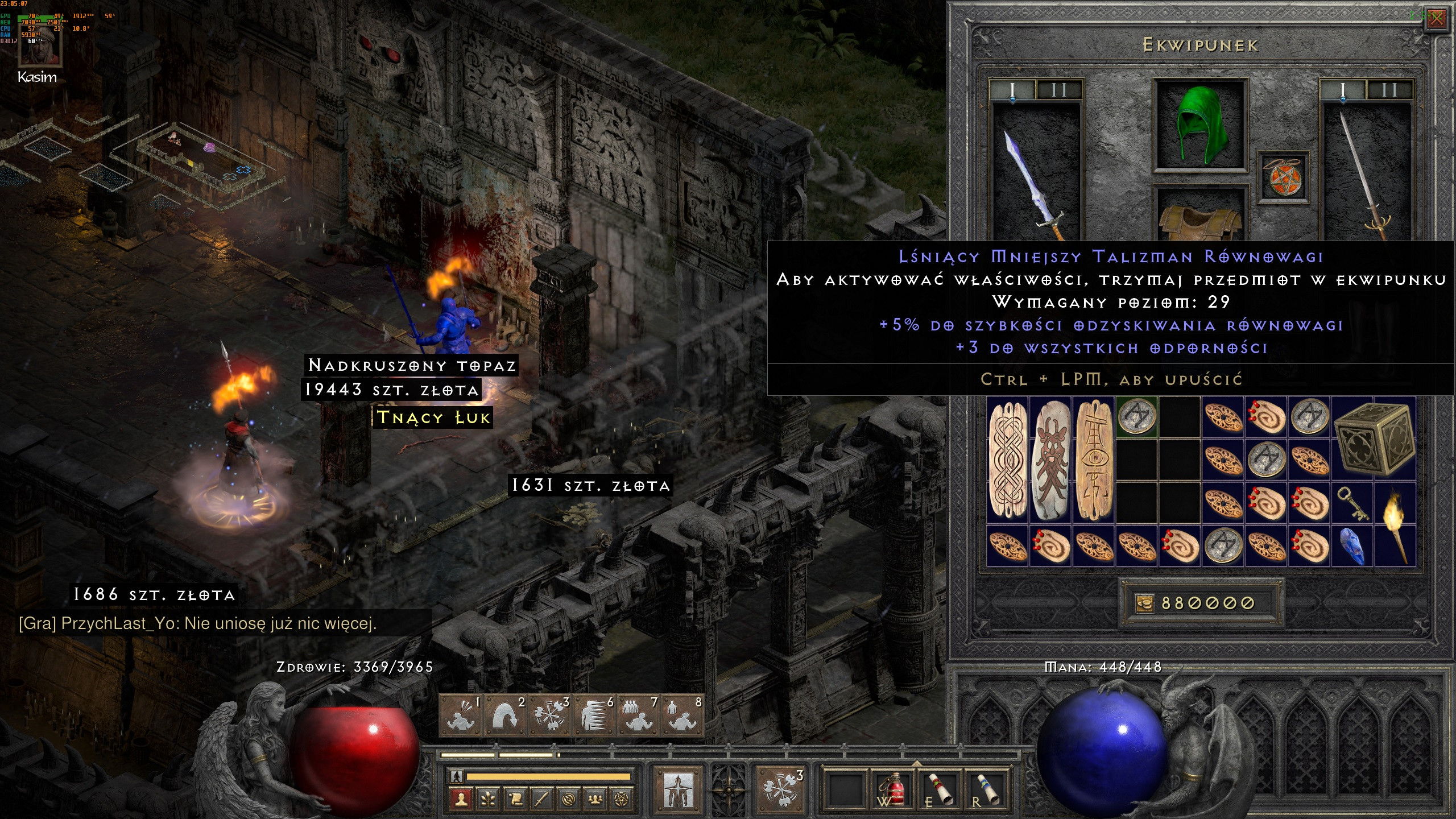The height and width of the screenshot is (819, 1456).
Task: Pick up the knot-pattern grand charm
Action: 1008,461
